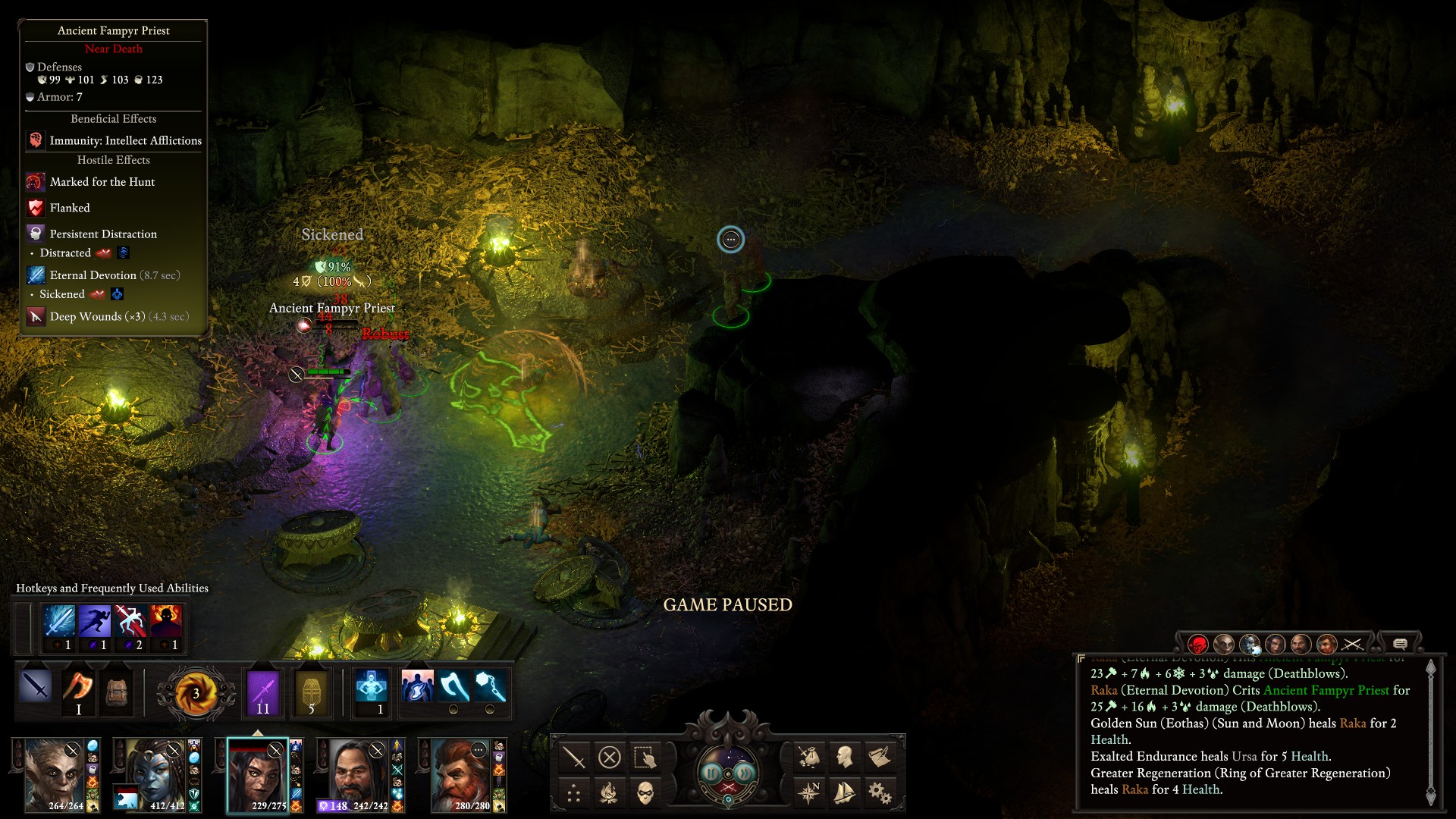1456x819 pixels.
Task: Click the pause button on the center dial
Action: point(712,773)
